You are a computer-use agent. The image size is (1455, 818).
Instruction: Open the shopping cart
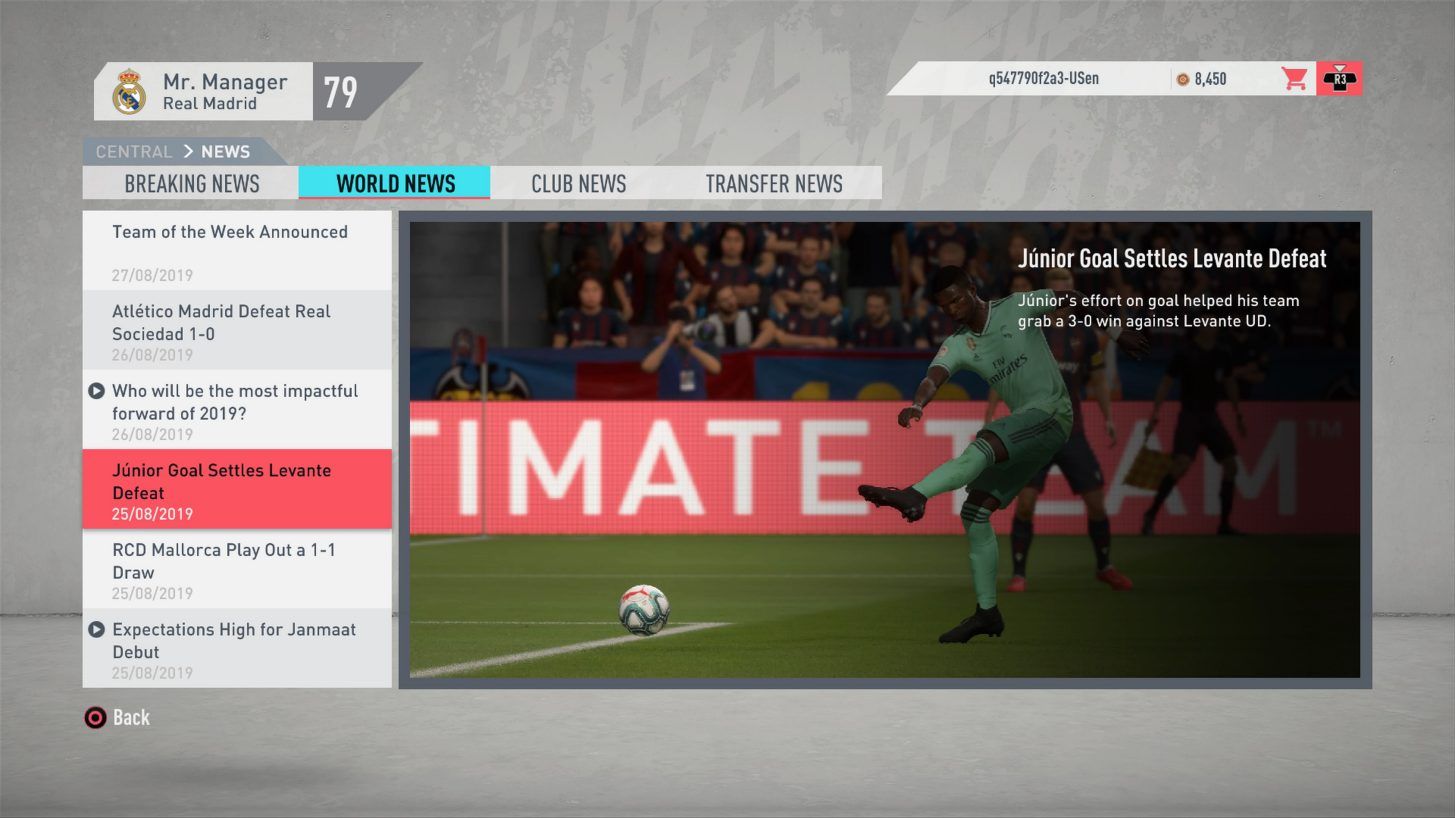(1295, 78)
